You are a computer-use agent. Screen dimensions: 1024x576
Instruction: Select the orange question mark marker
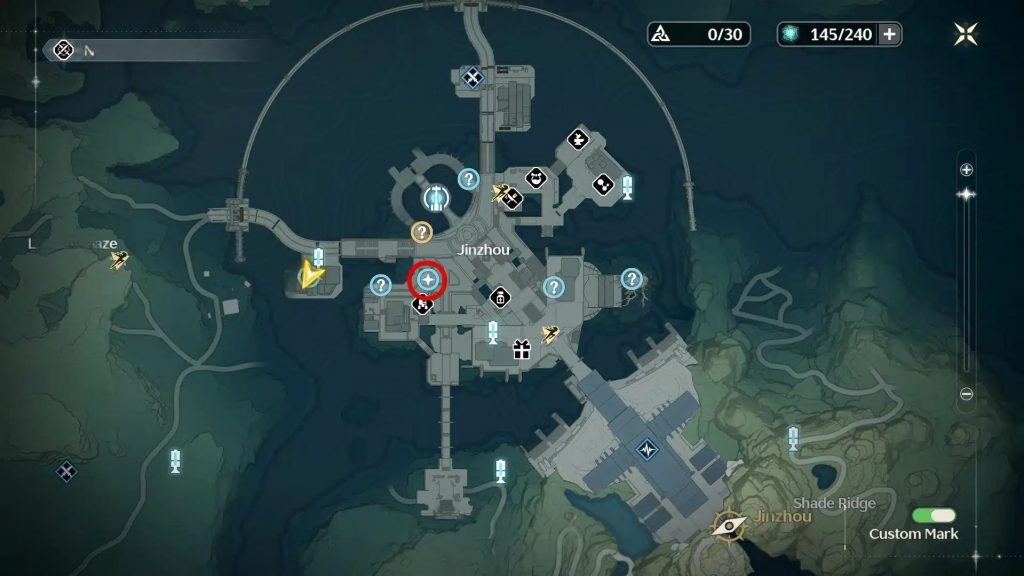pos(422,232)
